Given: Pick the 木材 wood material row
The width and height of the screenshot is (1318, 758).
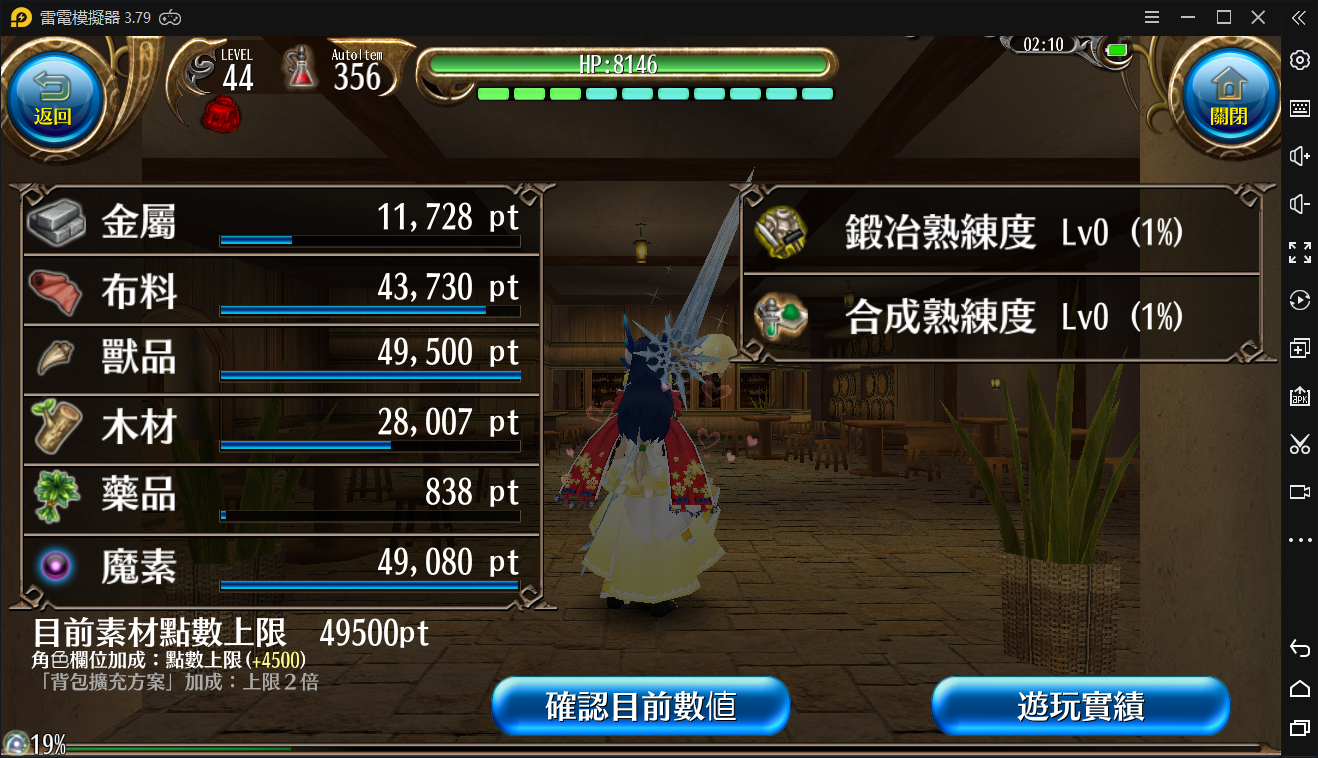Looking at the screenshot, I should pyautogui.click(x=280, y=426).
